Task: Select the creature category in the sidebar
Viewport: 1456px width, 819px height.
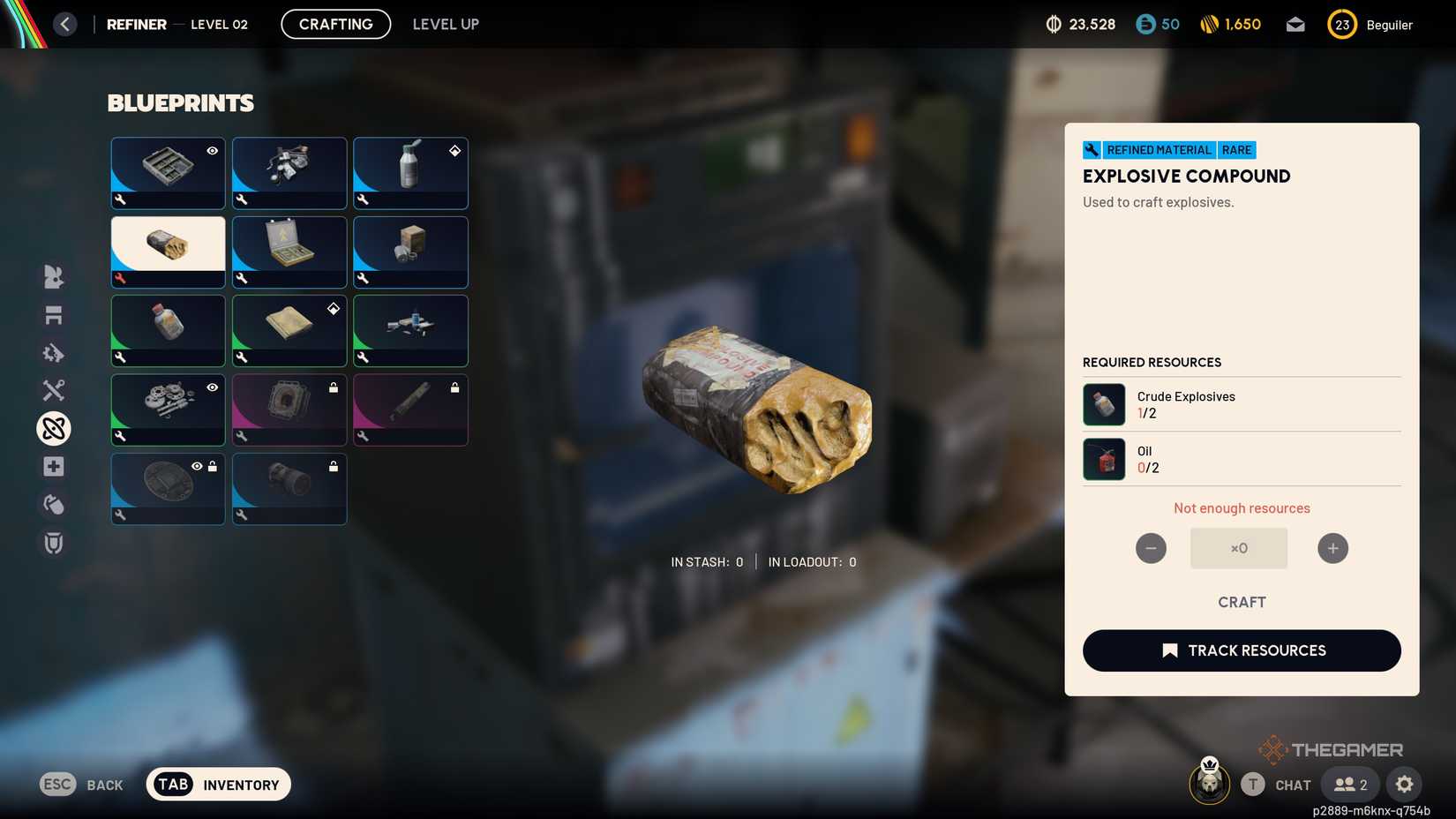Action: pyautogui.click(x=53, y=277)
